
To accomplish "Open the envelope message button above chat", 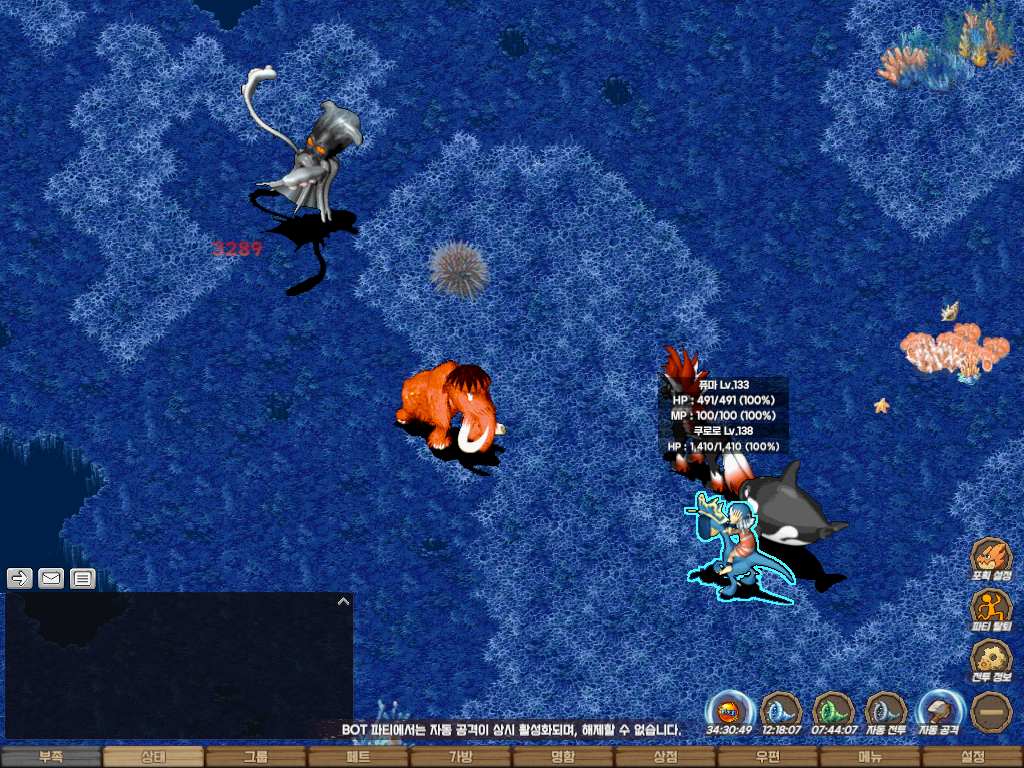I will (51, 578).
